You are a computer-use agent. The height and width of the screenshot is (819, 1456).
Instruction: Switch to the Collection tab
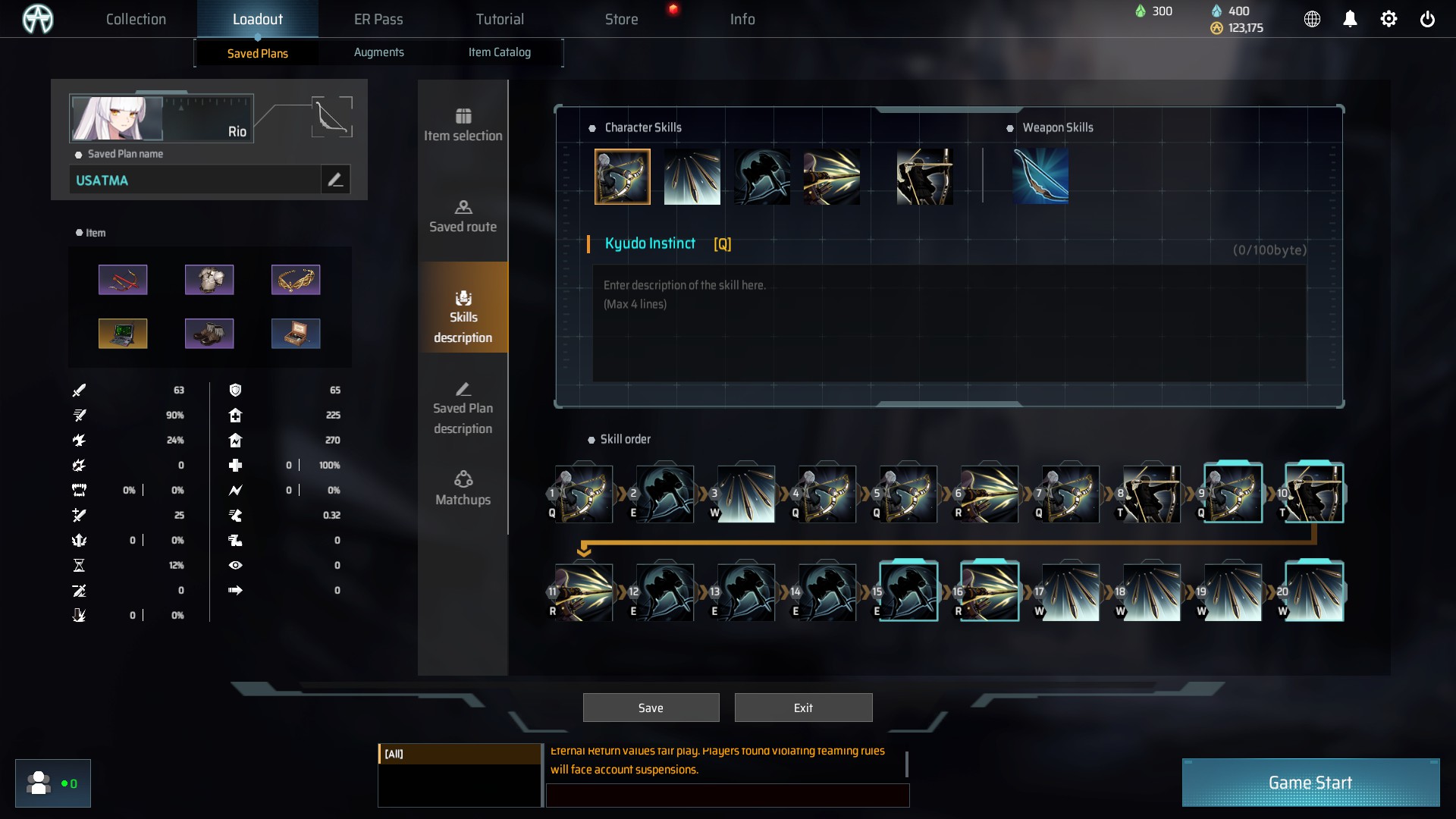pyautogui.click(x=136, y=19)
